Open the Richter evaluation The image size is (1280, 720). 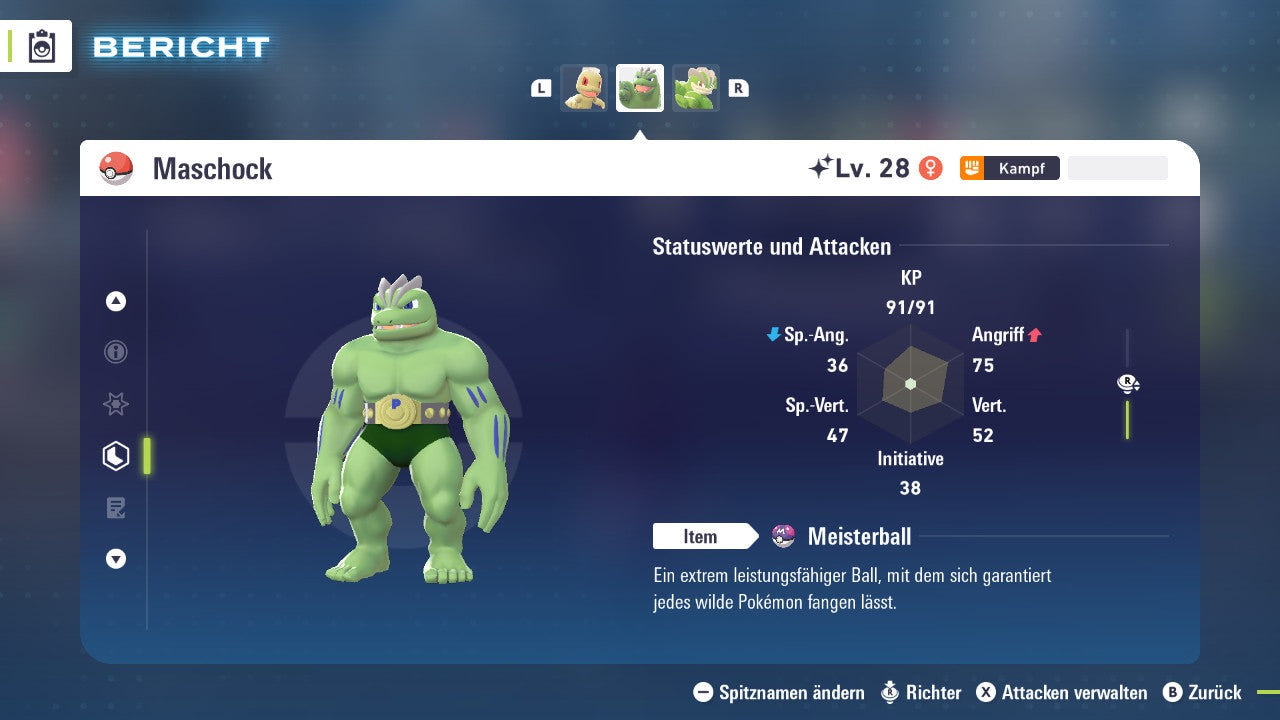(x=921, y=692)
